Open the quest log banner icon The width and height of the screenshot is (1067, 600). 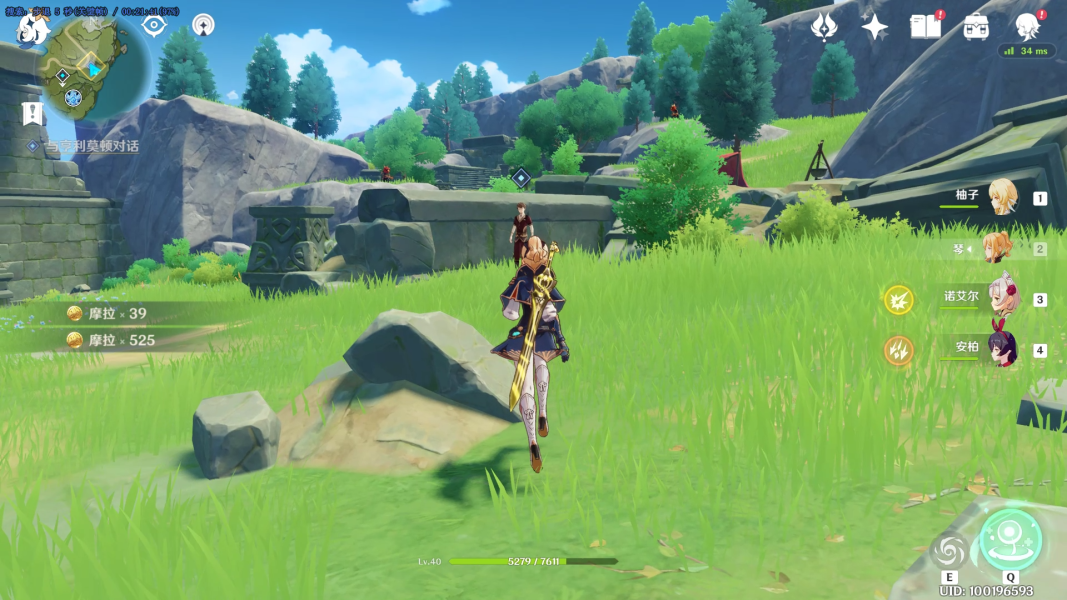(x=32, y=113)
